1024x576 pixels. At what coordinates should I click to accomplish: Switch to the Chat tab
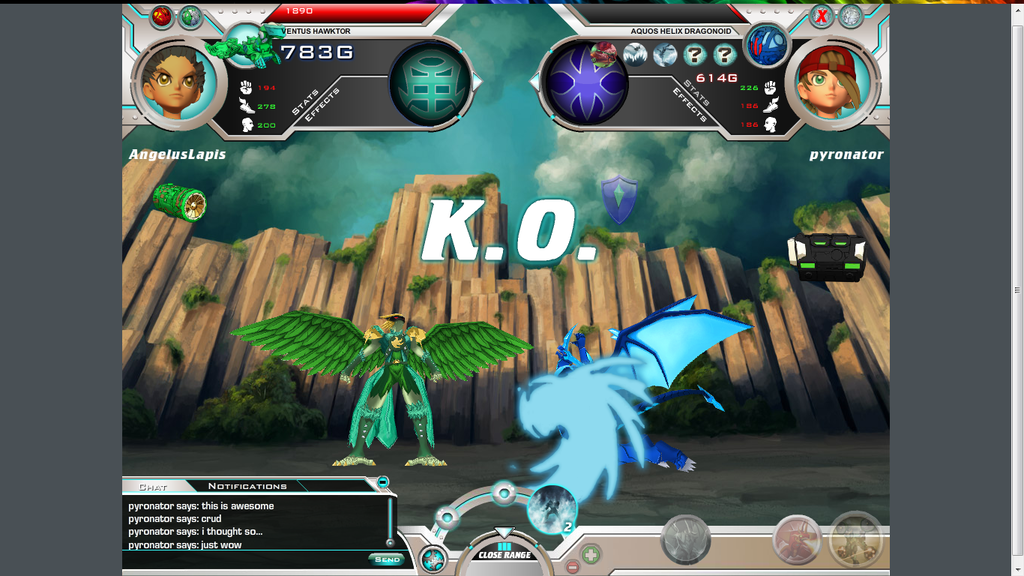(153, 487)
